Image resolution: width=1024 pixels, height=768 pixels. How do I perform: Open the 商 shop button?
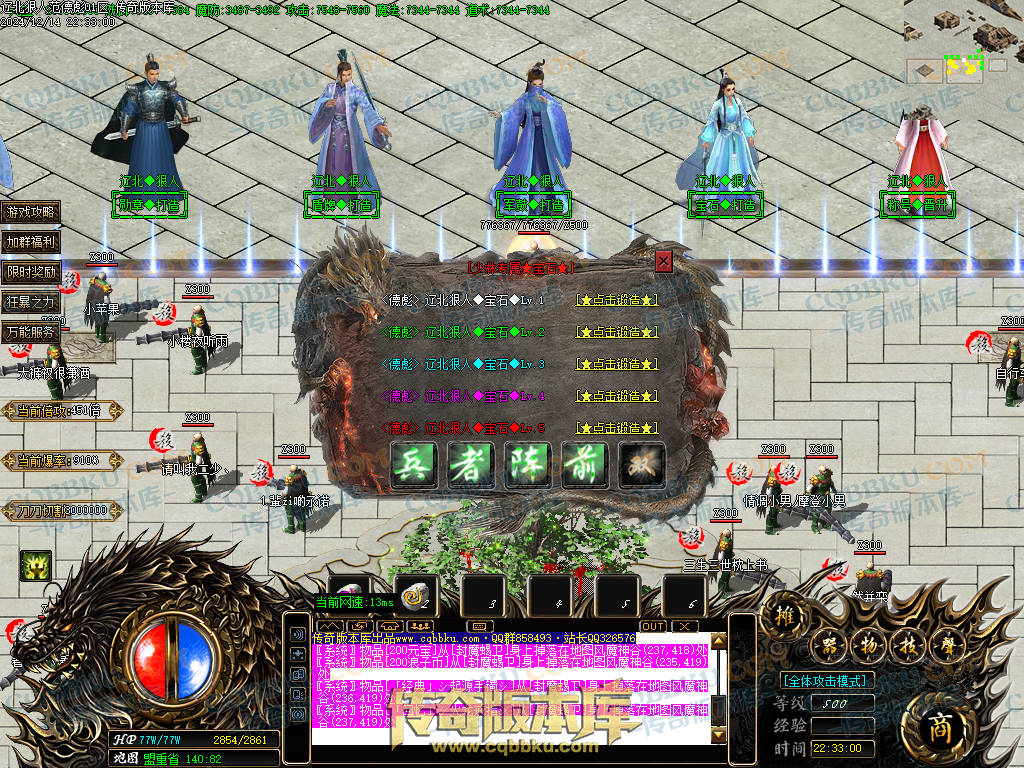coord(937,724)
